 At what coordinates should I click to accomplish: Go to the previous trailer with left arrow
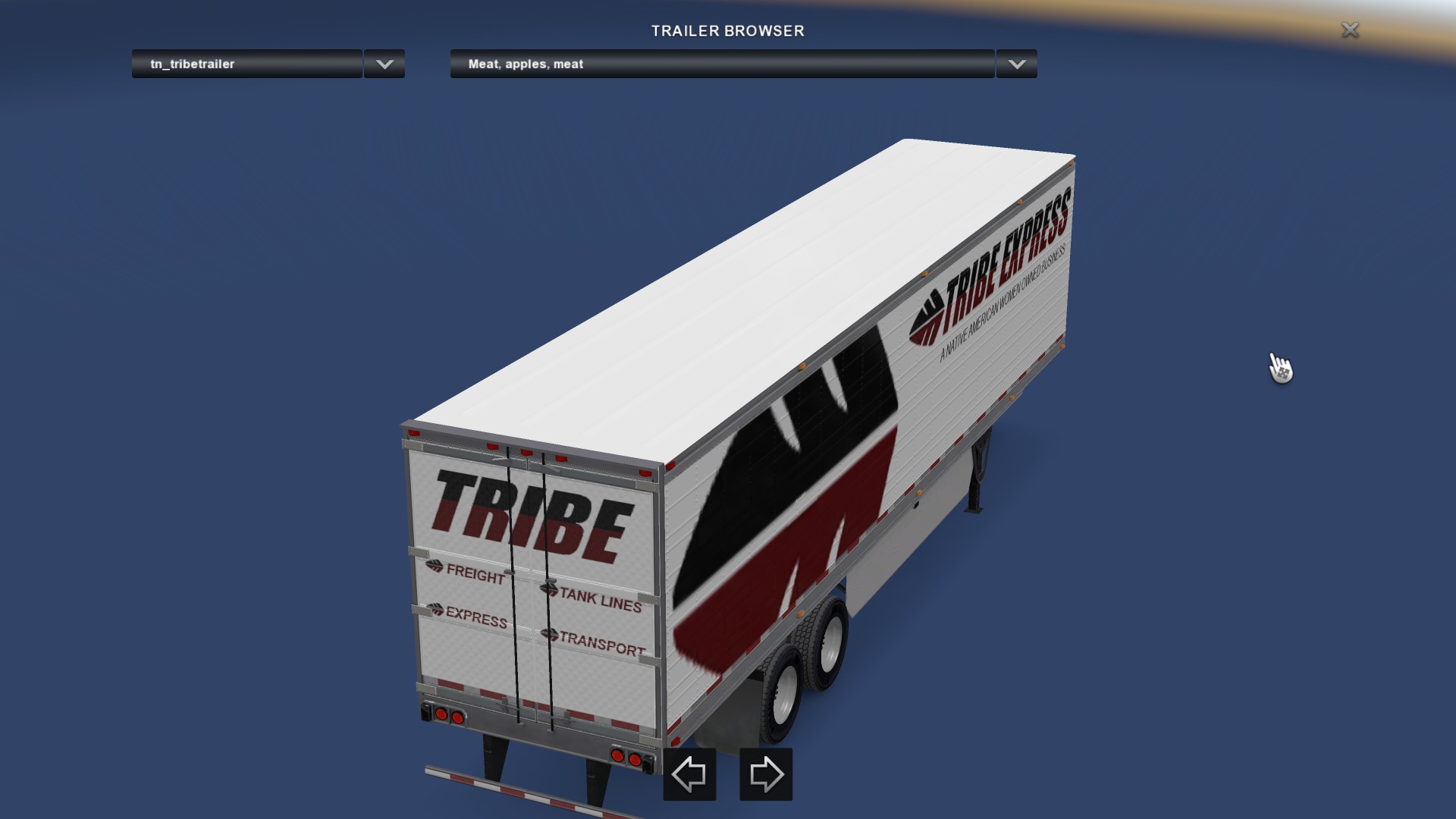689,774
